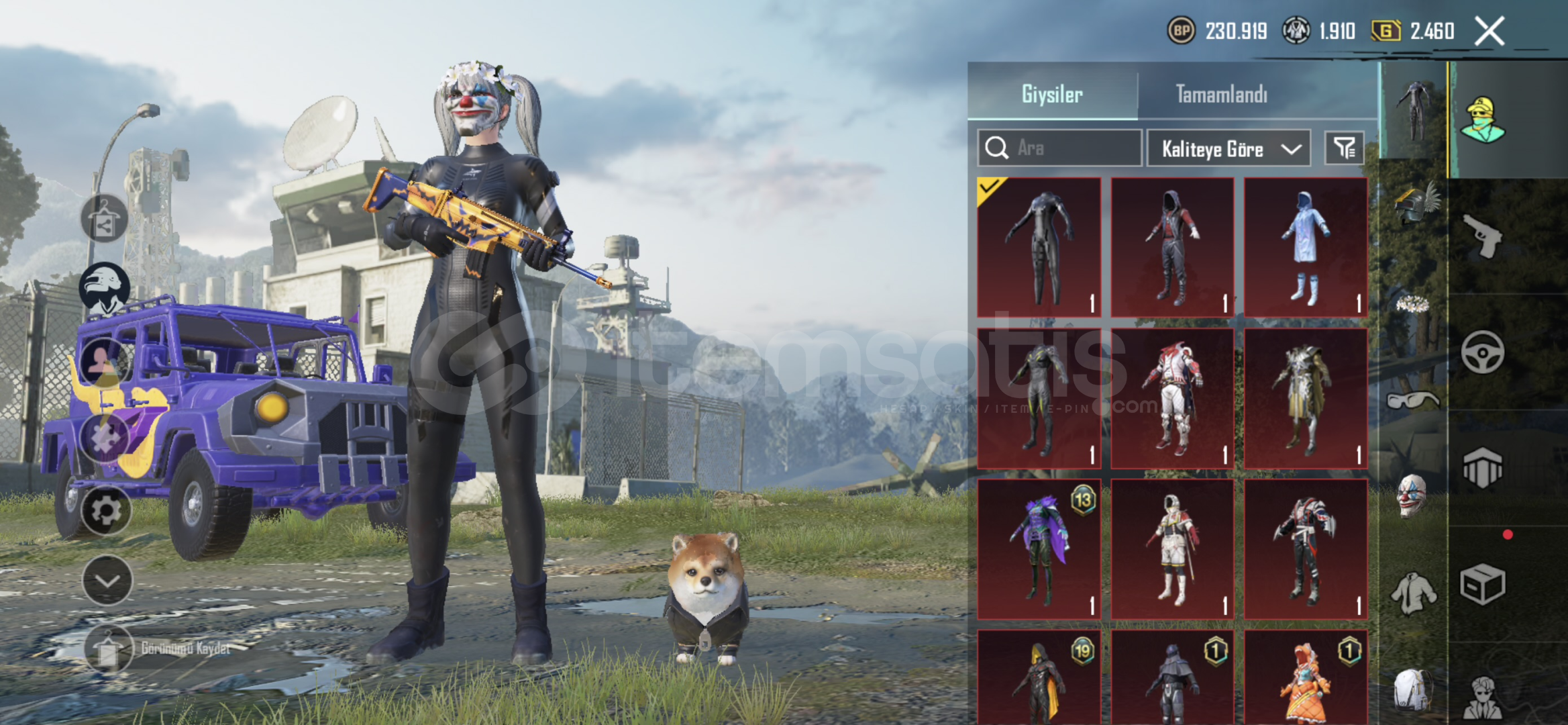Select the white jacket clothing slot
This screenshot has width=1568, height=725.
coord(1413,593)
